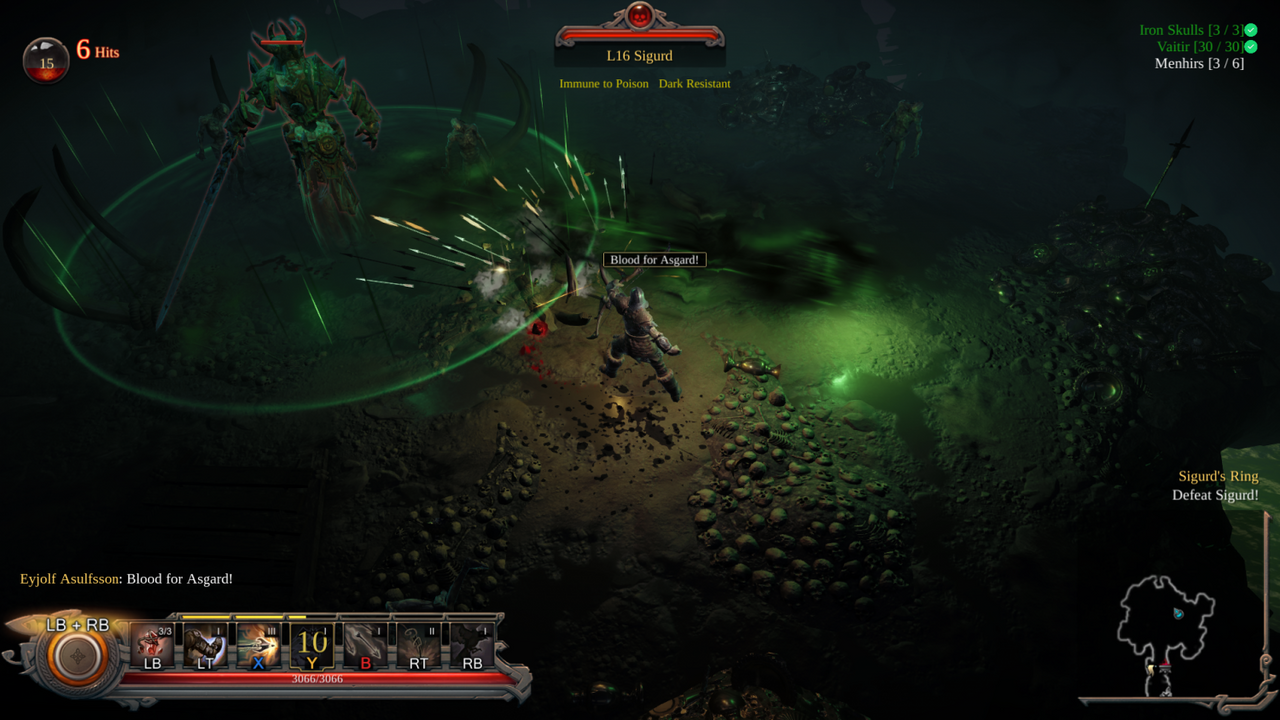
Task: Open the Sigurd's Ring quest heading
Action: coord(1218,476)
